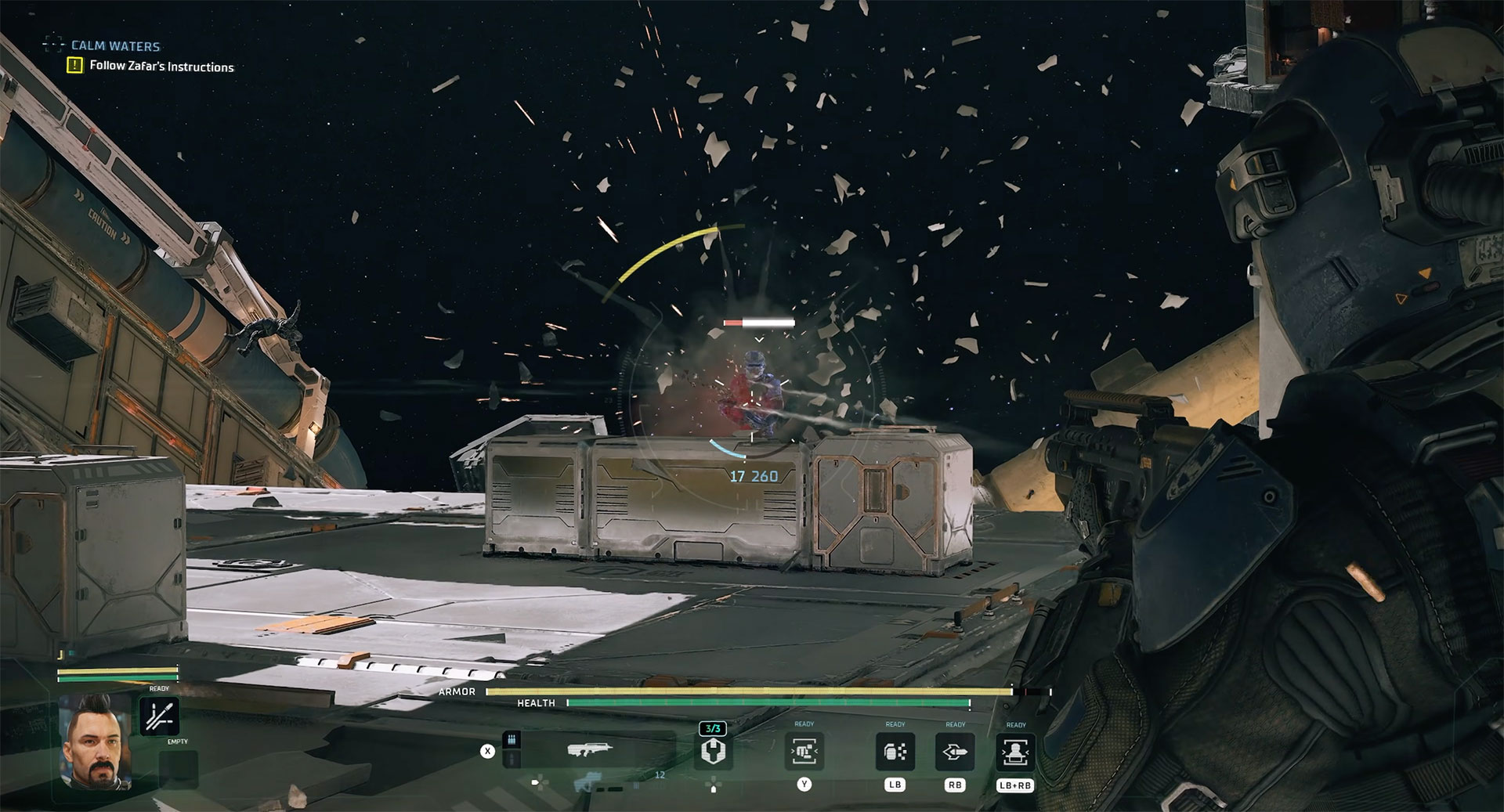Select the equipped assault rifle weapon slot
The image size is (1504, 812).
pos(590,751)
